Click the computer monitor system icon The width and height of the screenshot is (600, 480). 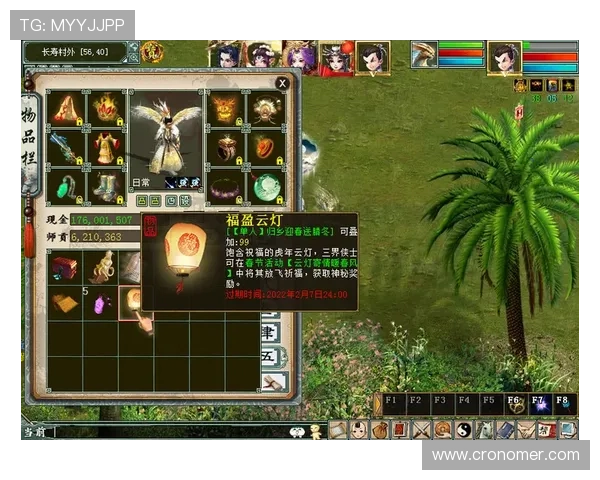point(568,430)
